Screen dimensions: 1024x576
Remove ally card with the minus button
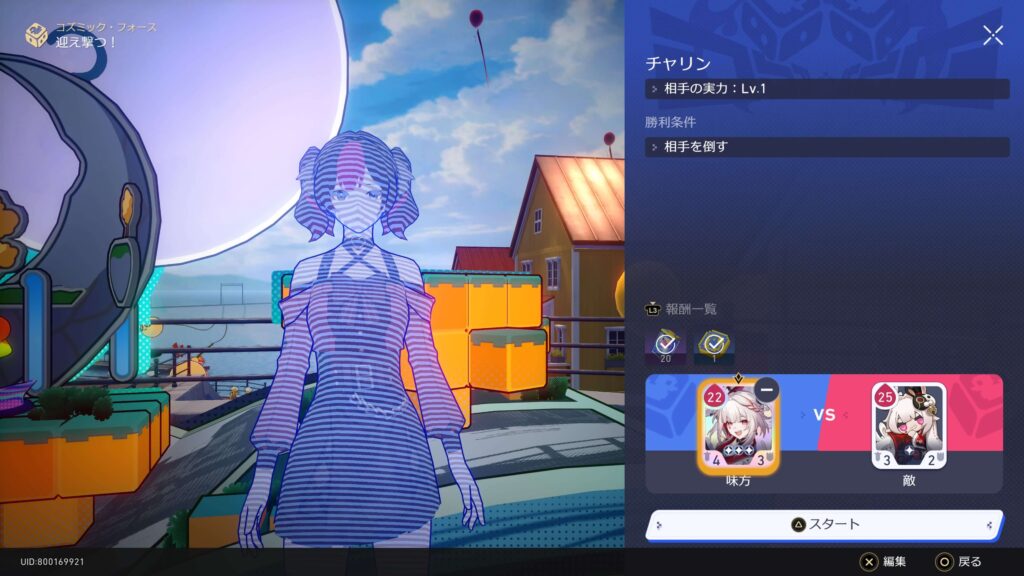[x=767, y=391]
